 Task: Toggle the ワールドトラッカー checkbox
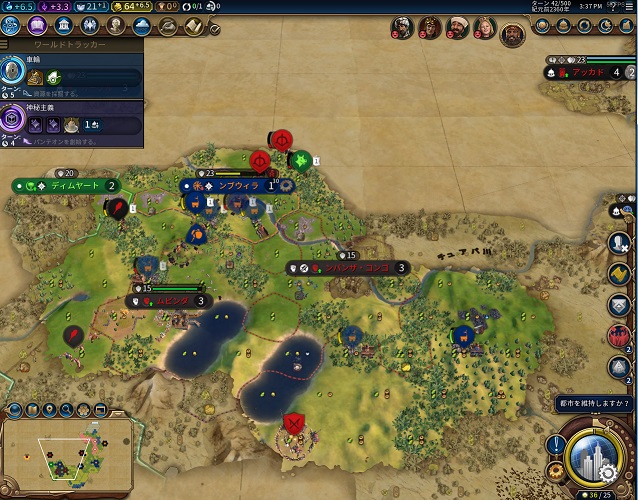(215, 30)
